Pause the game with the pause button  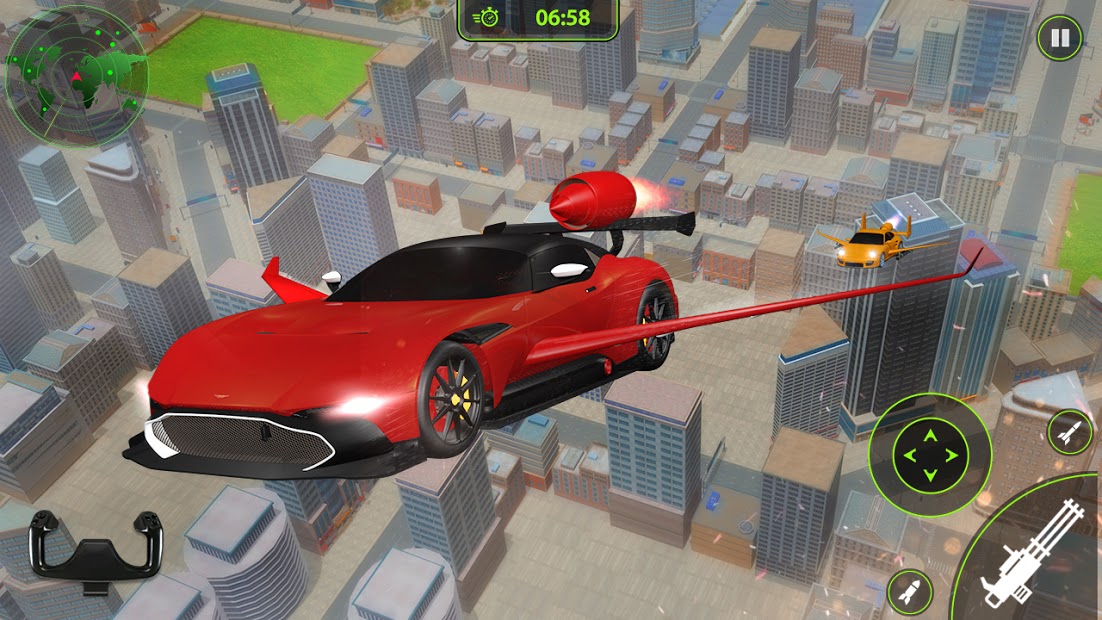tap(1059, 39)
